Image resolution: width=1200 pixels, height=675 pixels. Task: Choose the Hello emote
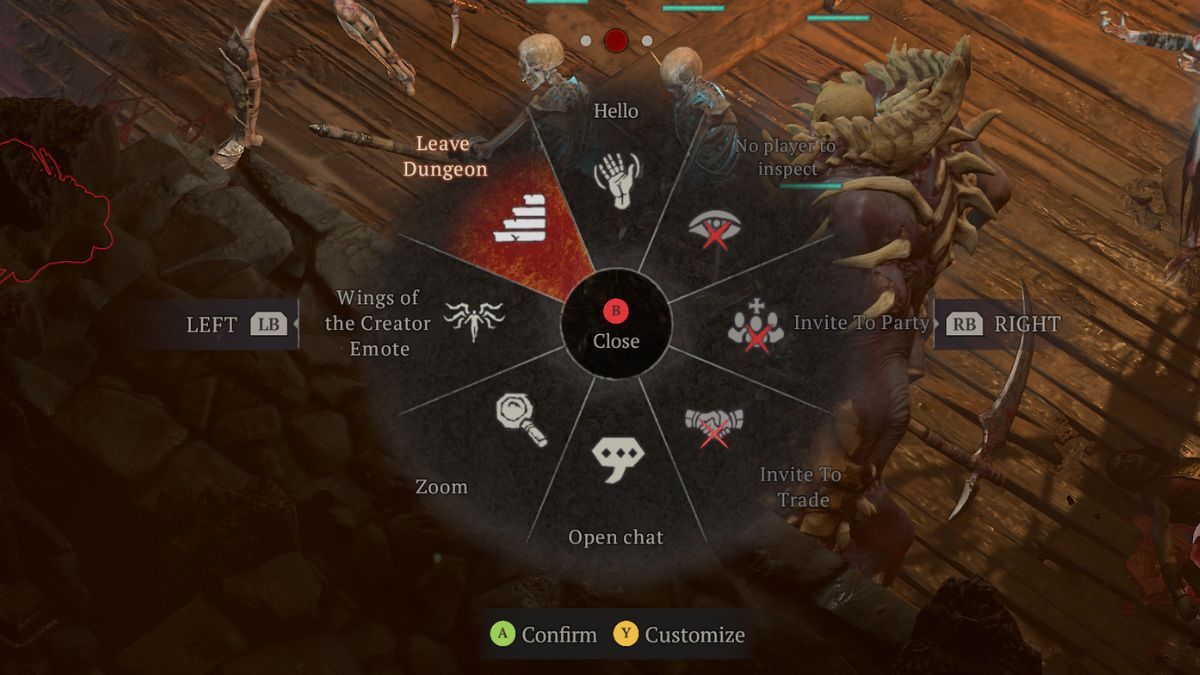tap(616, 180)
